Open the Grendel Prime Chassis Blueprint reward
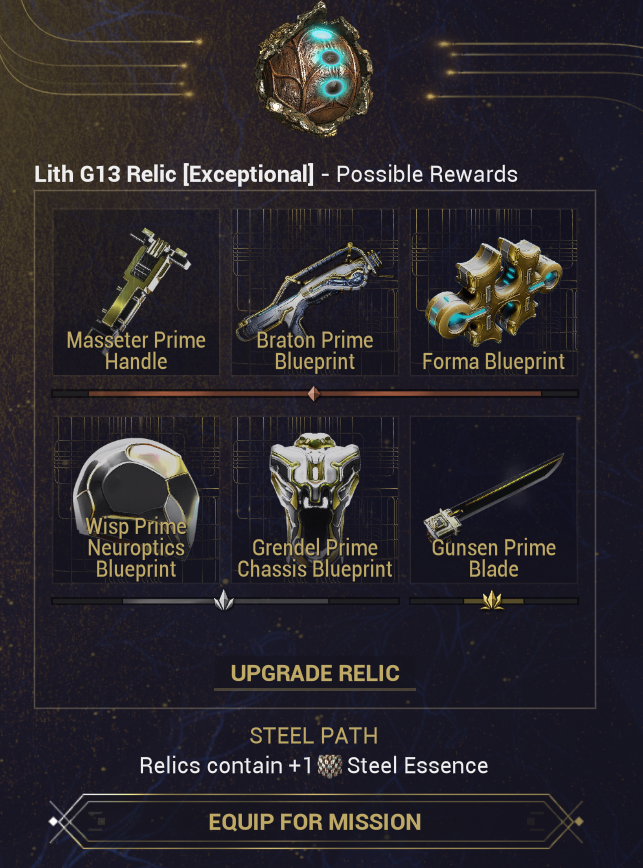The image size is (643, 868). (x=315, y=500)
